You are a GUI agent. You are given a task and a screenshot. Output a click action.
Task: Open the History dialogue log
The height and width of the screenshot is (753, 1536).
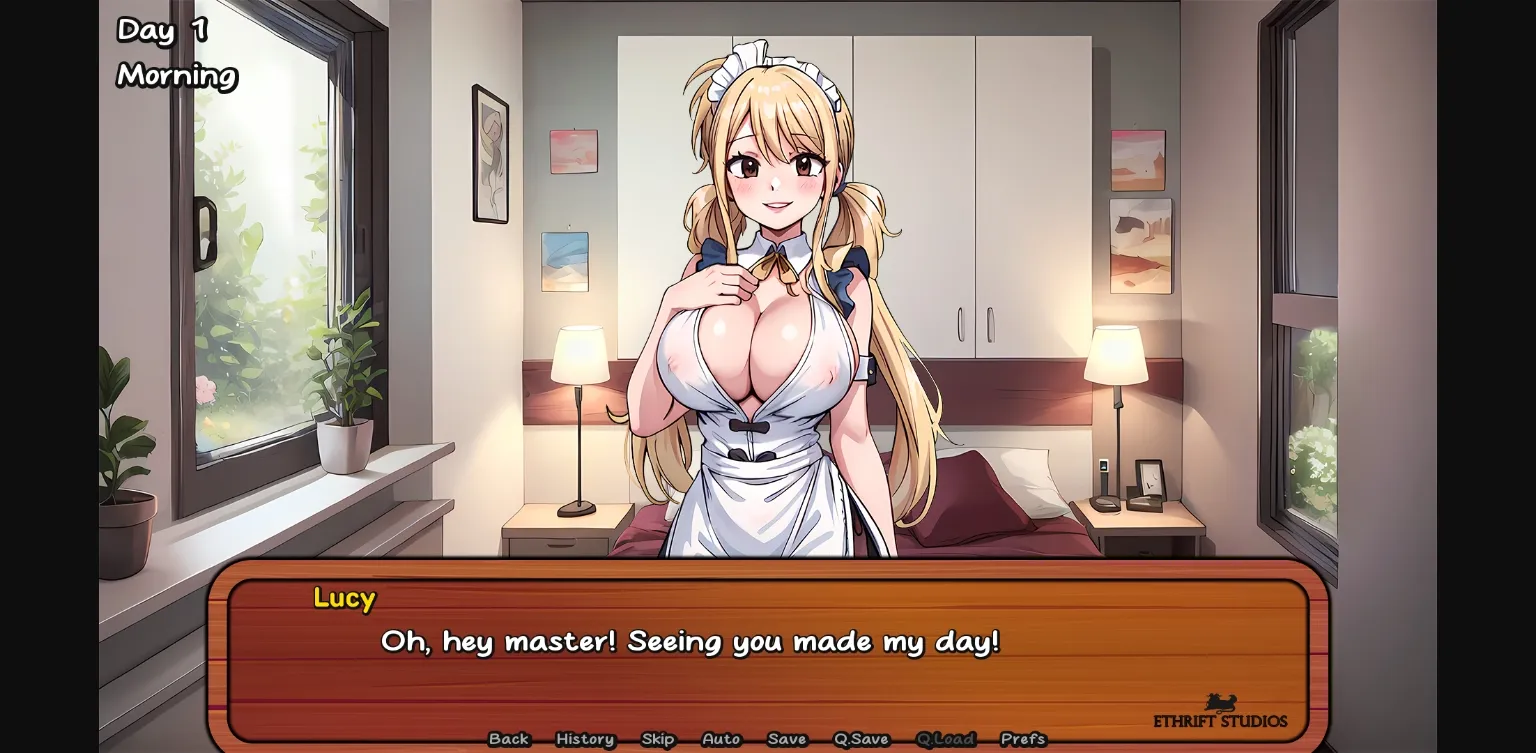coord(584,739)
